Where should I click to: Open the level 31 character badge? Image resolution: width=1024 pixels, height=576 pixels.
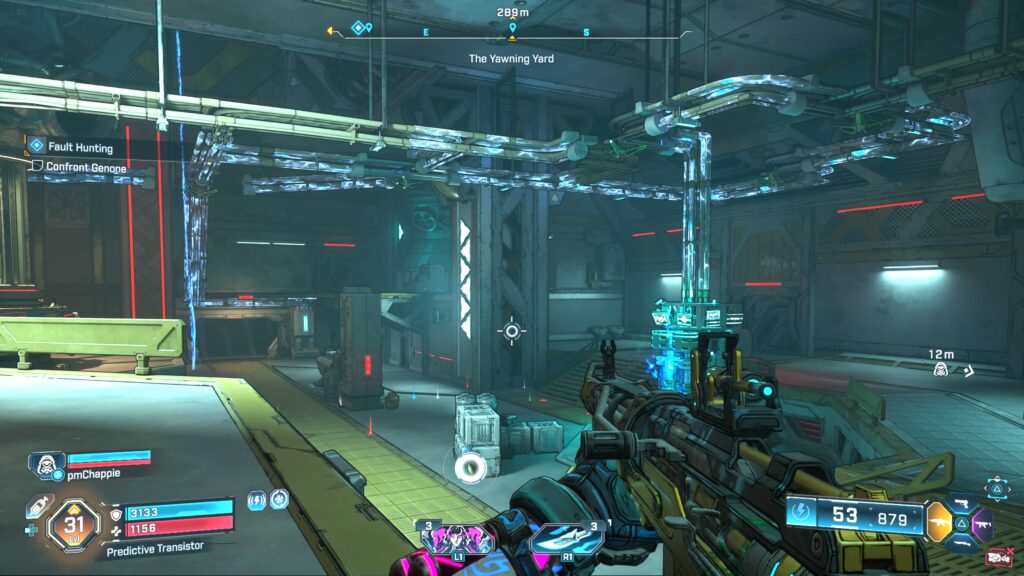point(74,520)
